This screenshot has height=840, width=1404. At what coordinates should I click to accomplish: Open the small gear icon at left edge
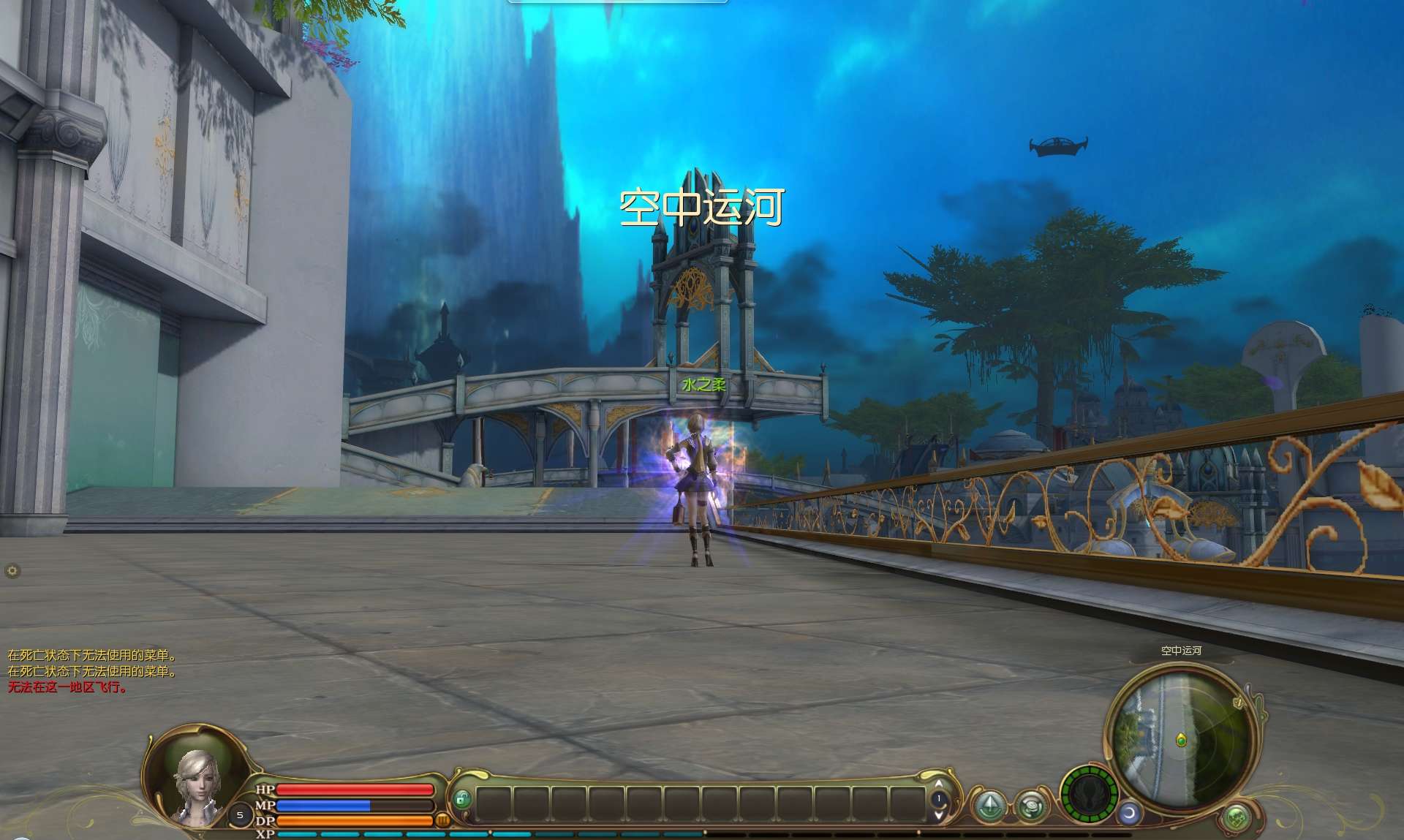click(x=12, y=571)
